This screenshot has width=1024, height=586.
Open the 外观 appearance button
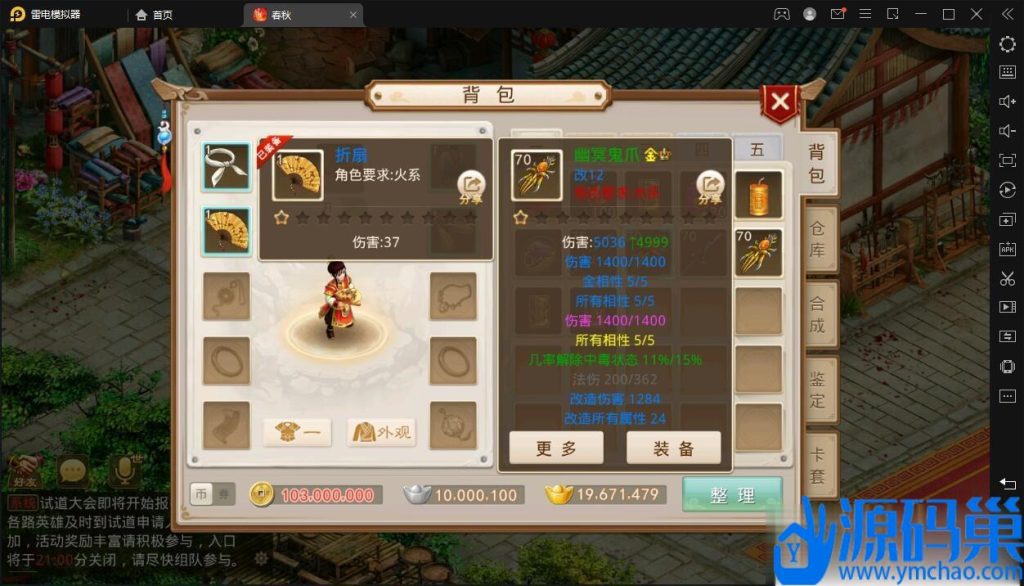[x=381, y=432]
